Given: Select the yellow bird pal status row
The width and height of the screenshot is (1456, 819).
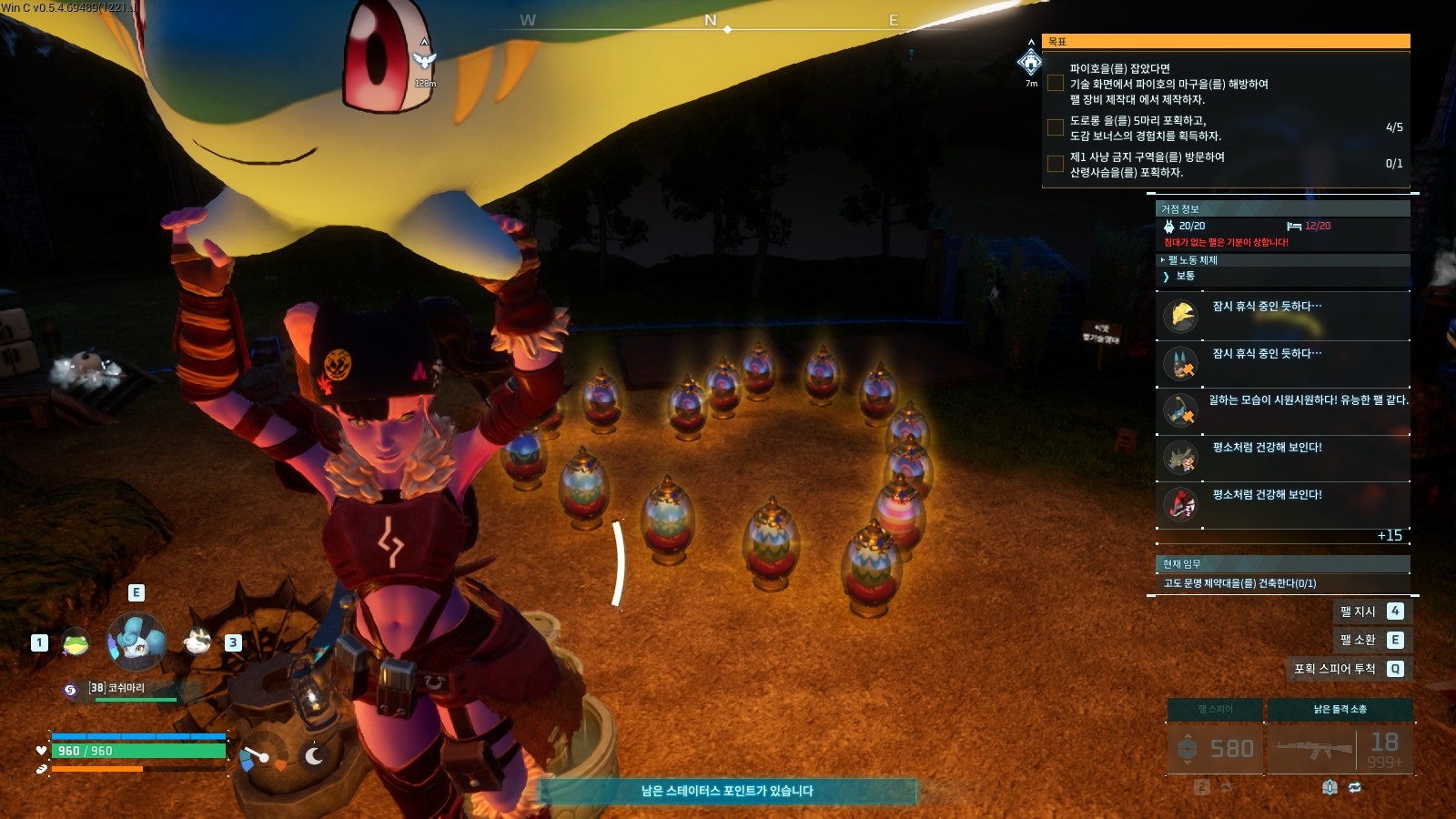Looking at the screenshot, I should click(x=1282, y=316).
